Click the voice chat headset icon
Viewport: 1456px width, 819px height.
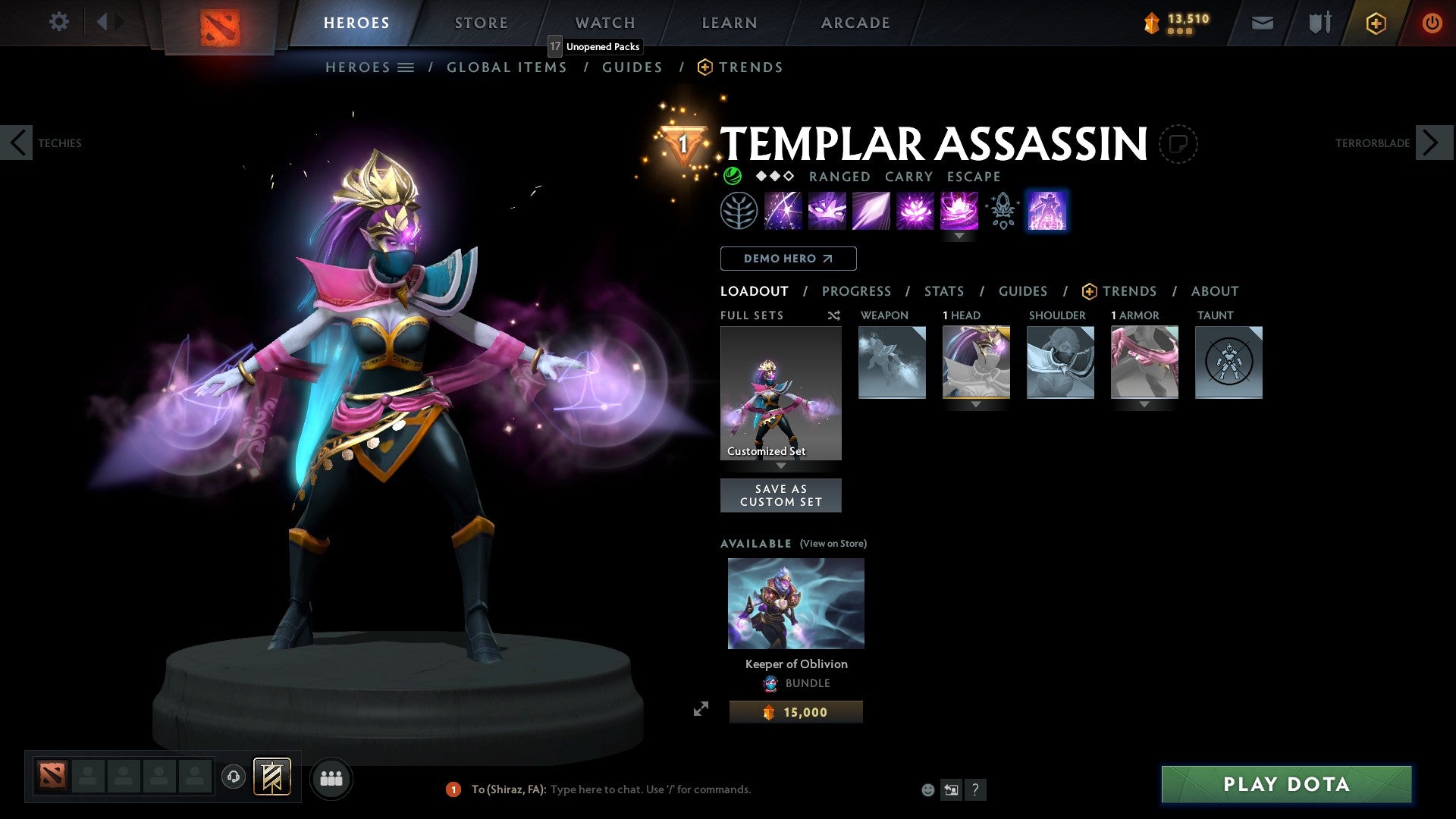(x=233, y=778)
